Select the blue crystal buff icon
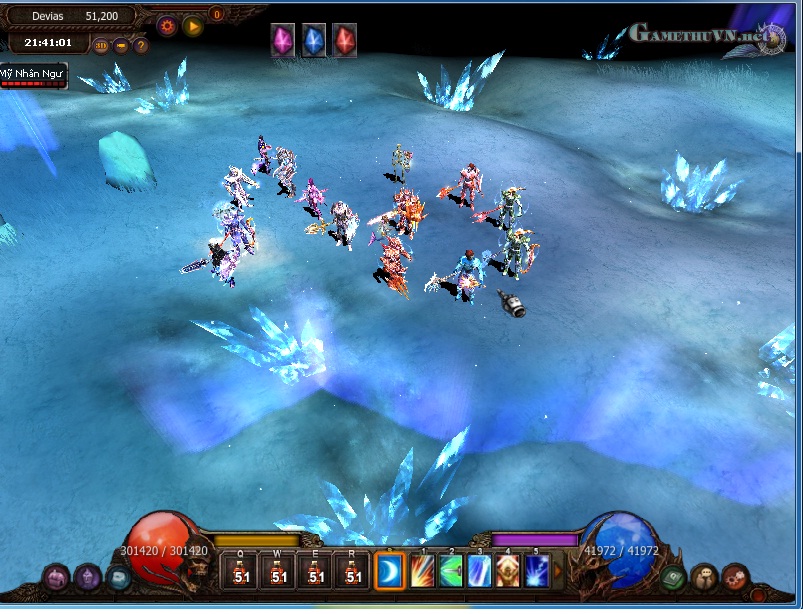This screenshot has width=803, height=614. click(x=315, y=41)
